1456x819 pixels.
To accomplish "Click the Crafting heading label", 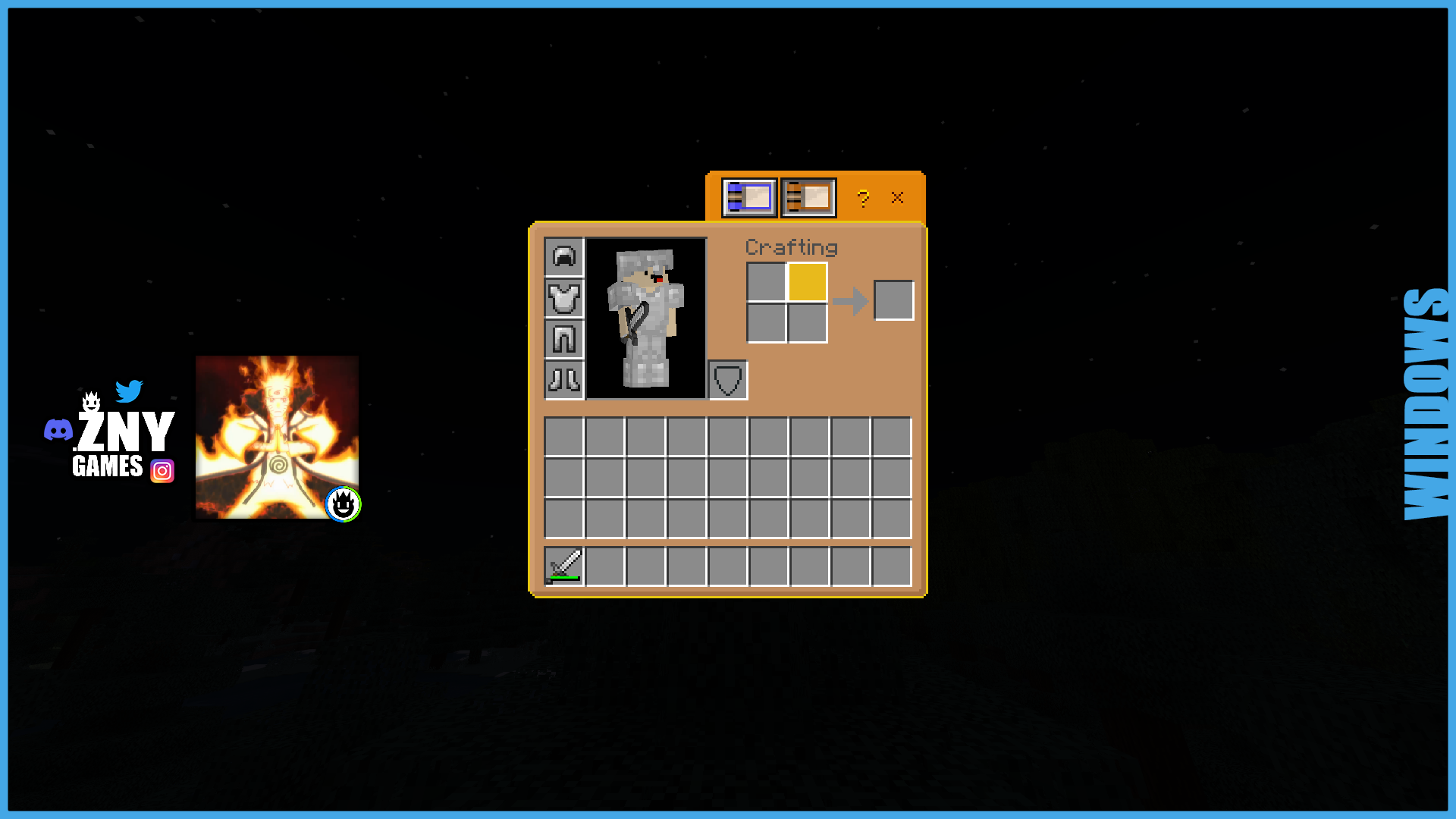I will pos(792,247).
